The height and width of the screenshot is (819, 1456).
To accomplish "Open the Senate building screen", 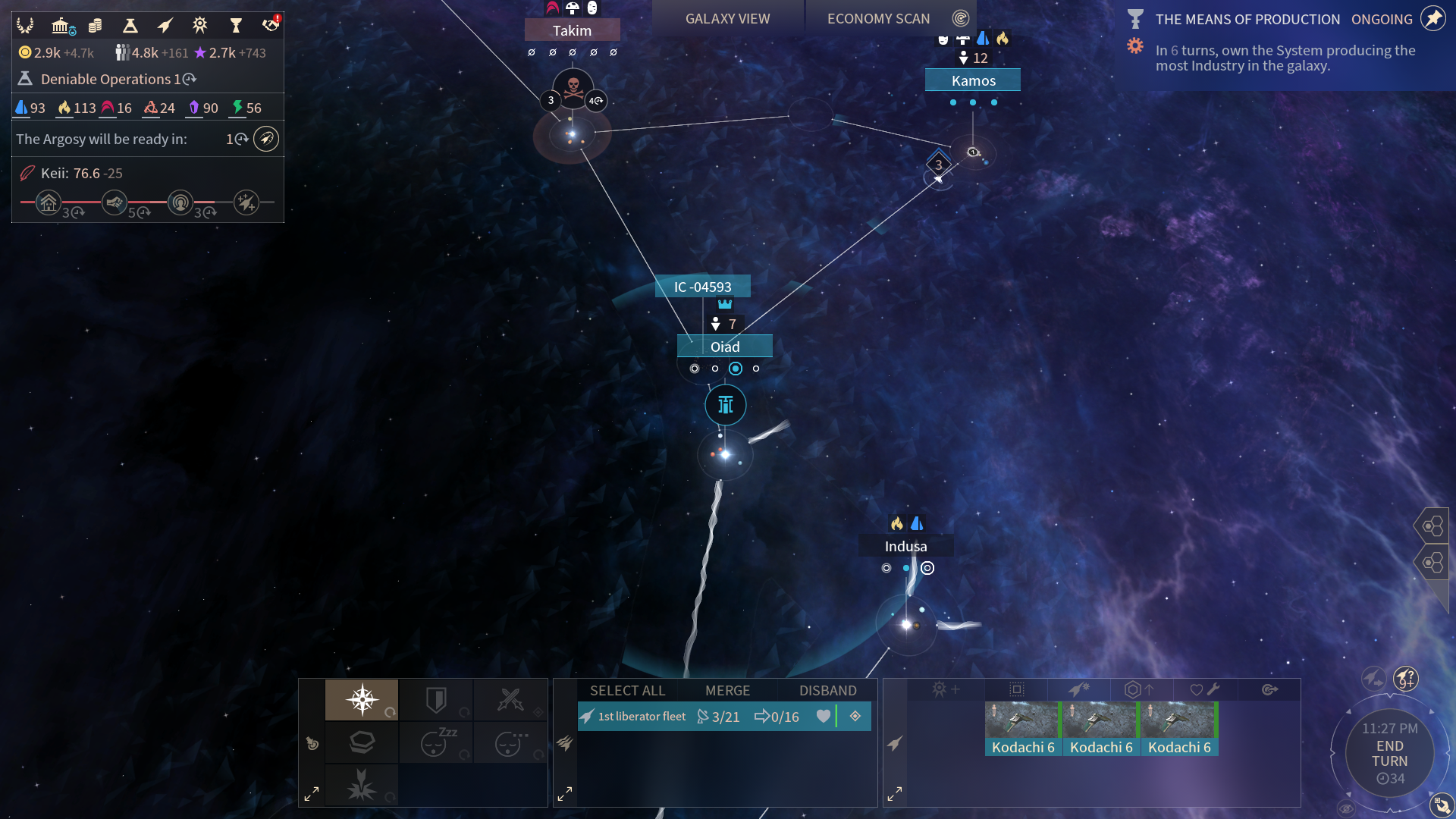I will [x=61, y=26].
